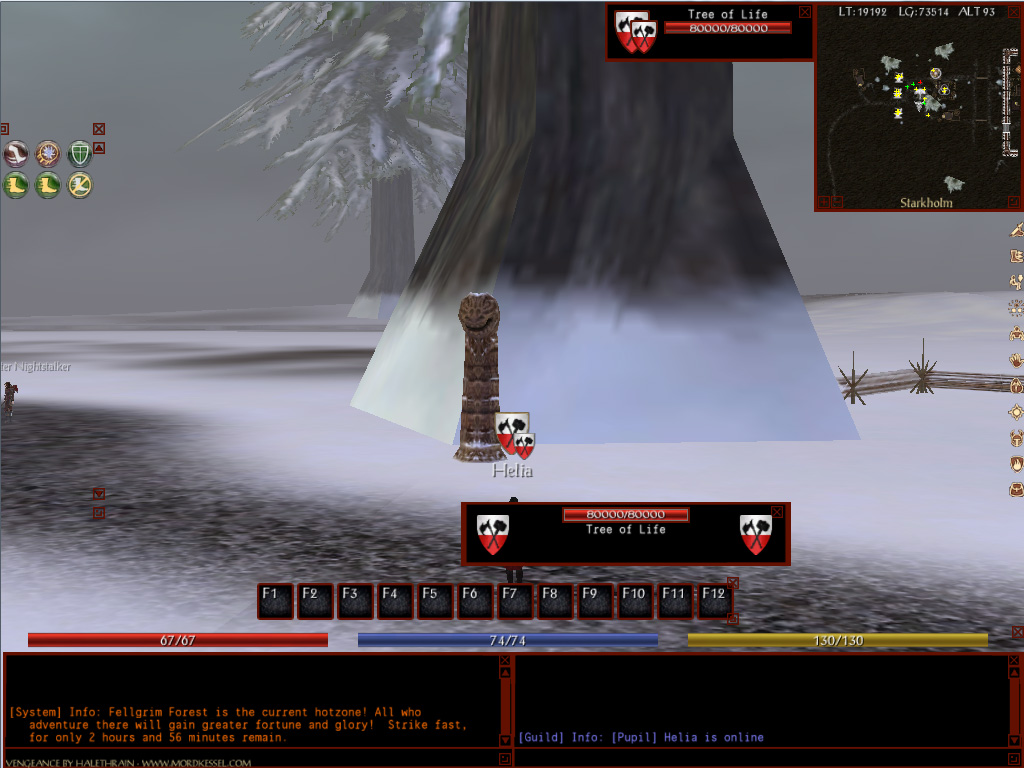Select the F7 hotbar slot

tap(515, 601)
